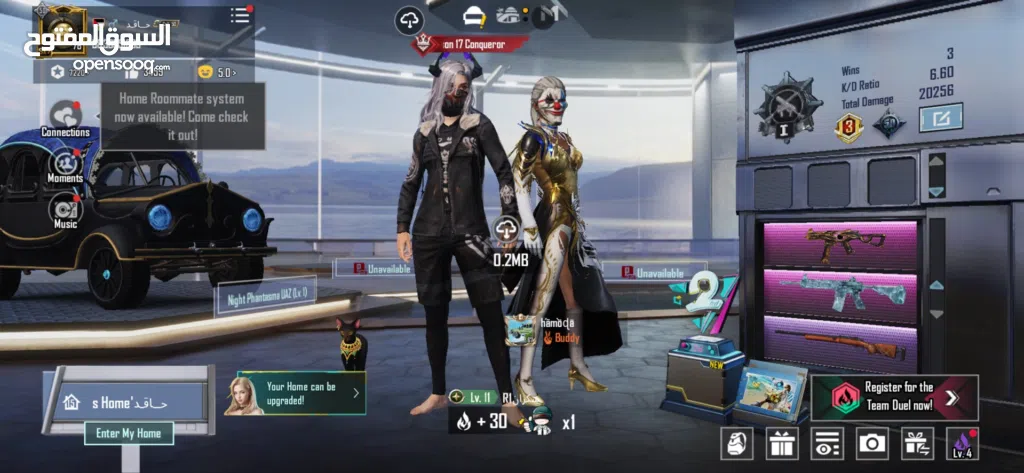Take a photo with the camera icon
Screen dimensions: 1024x473
pyautogui.click(x=872, y=442)
